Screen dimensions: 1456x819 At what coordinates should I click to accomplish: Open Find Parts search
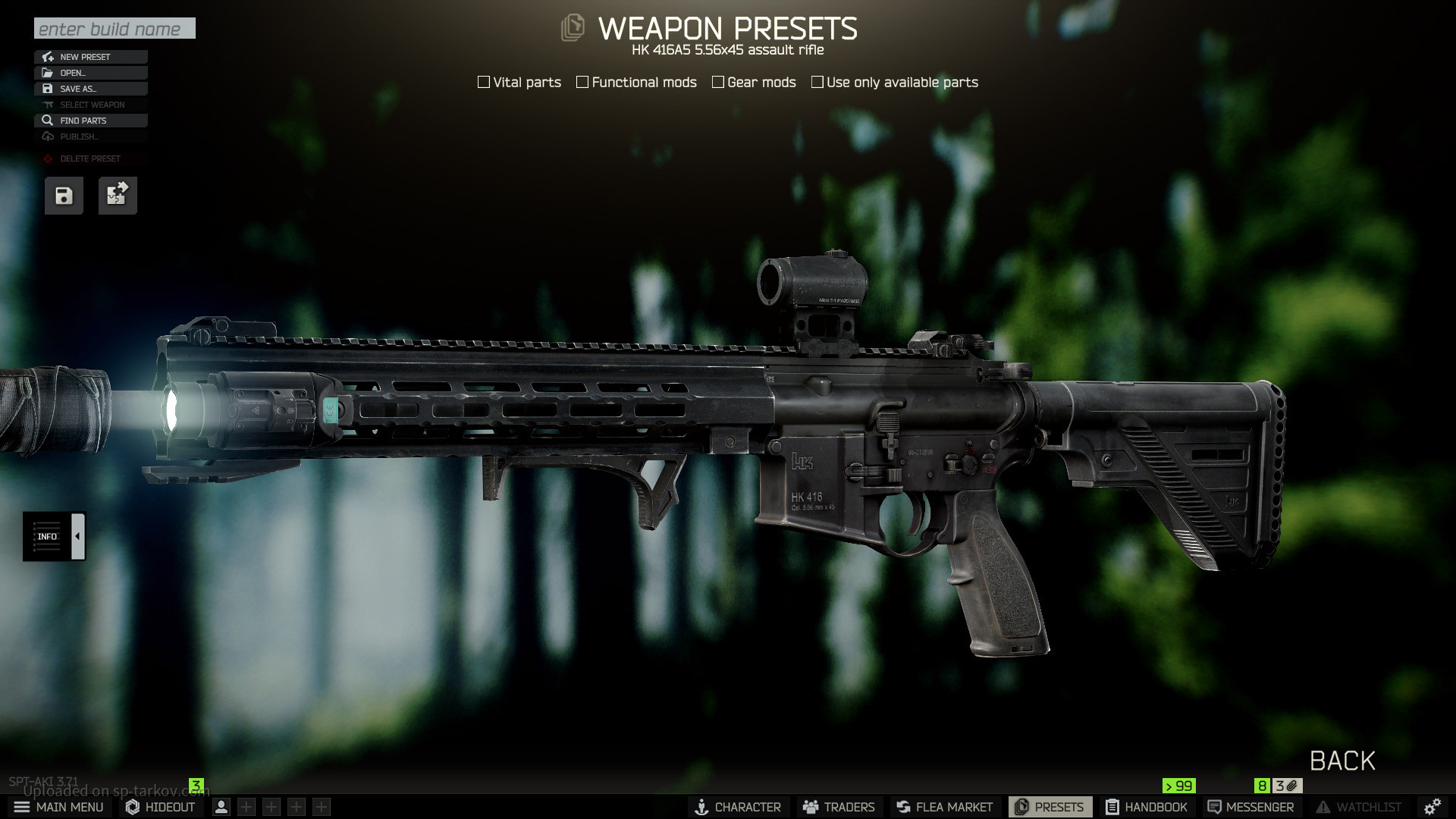(x=90, y=121)
